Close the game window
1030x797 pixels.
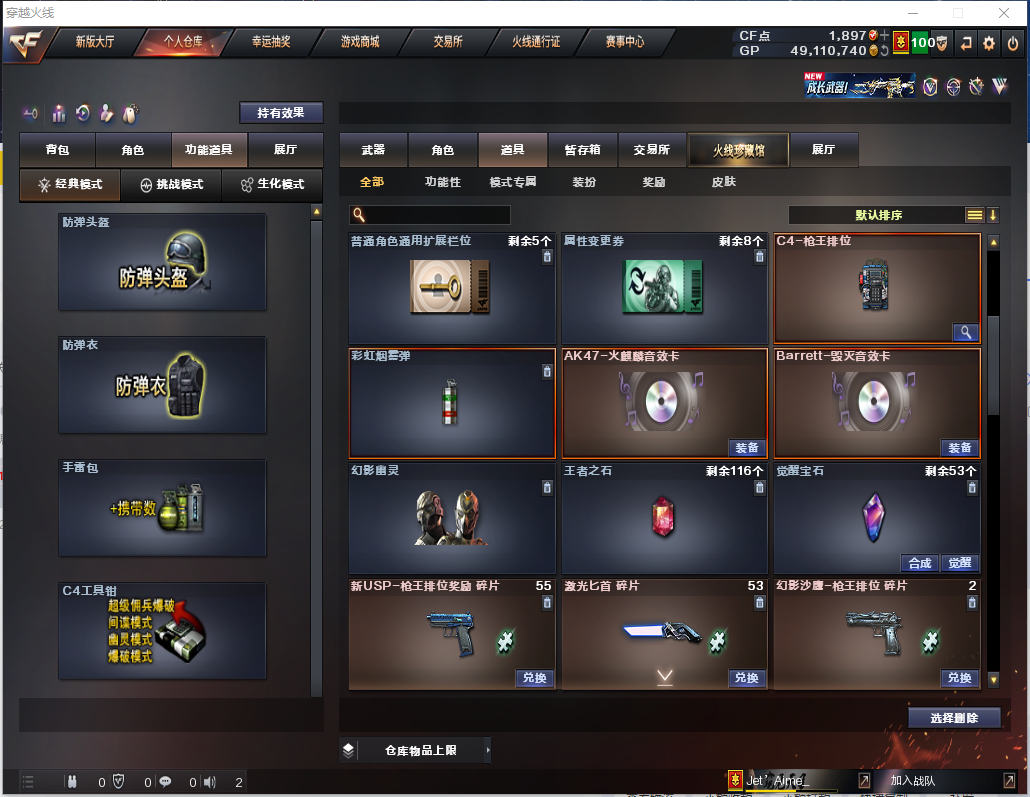click(1004, 13)
